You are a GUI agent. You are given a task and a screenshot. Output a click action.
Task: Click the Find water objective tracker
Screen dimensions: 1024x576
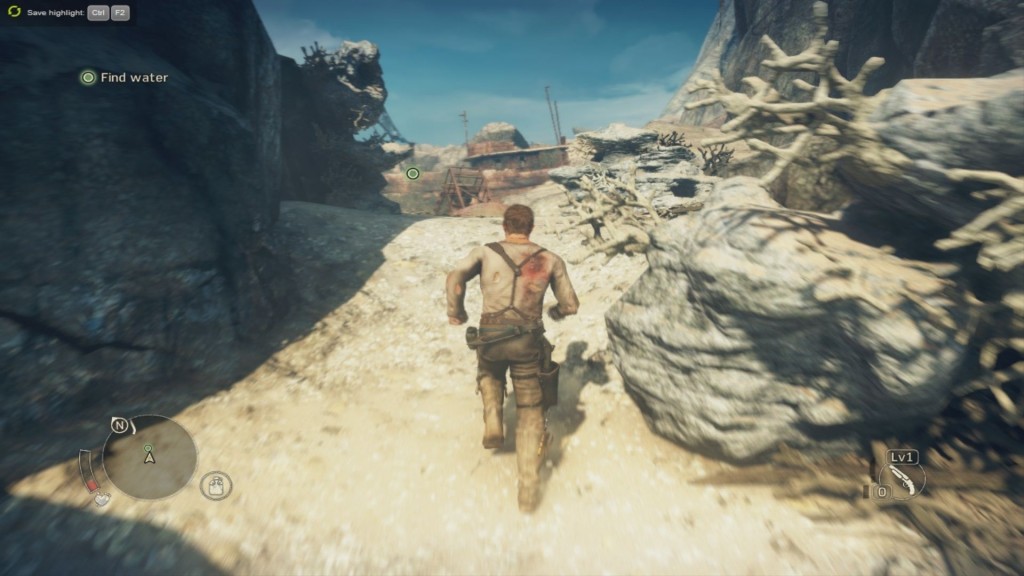(x=124, y=77)
